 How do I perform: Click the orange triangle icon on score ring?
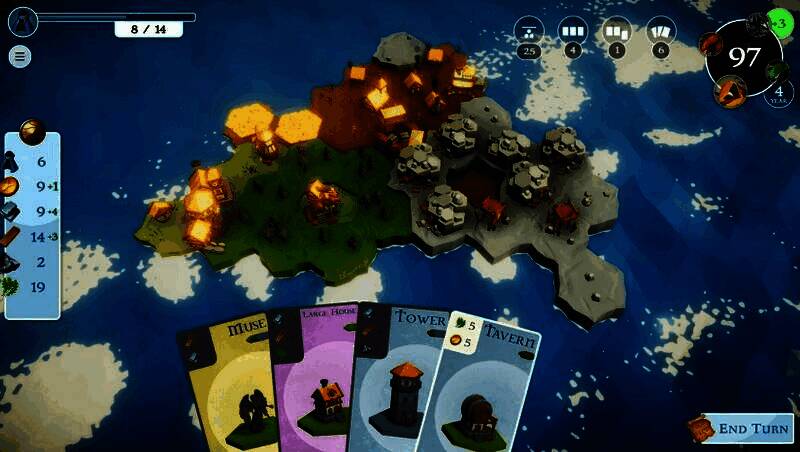pos(730,91)
